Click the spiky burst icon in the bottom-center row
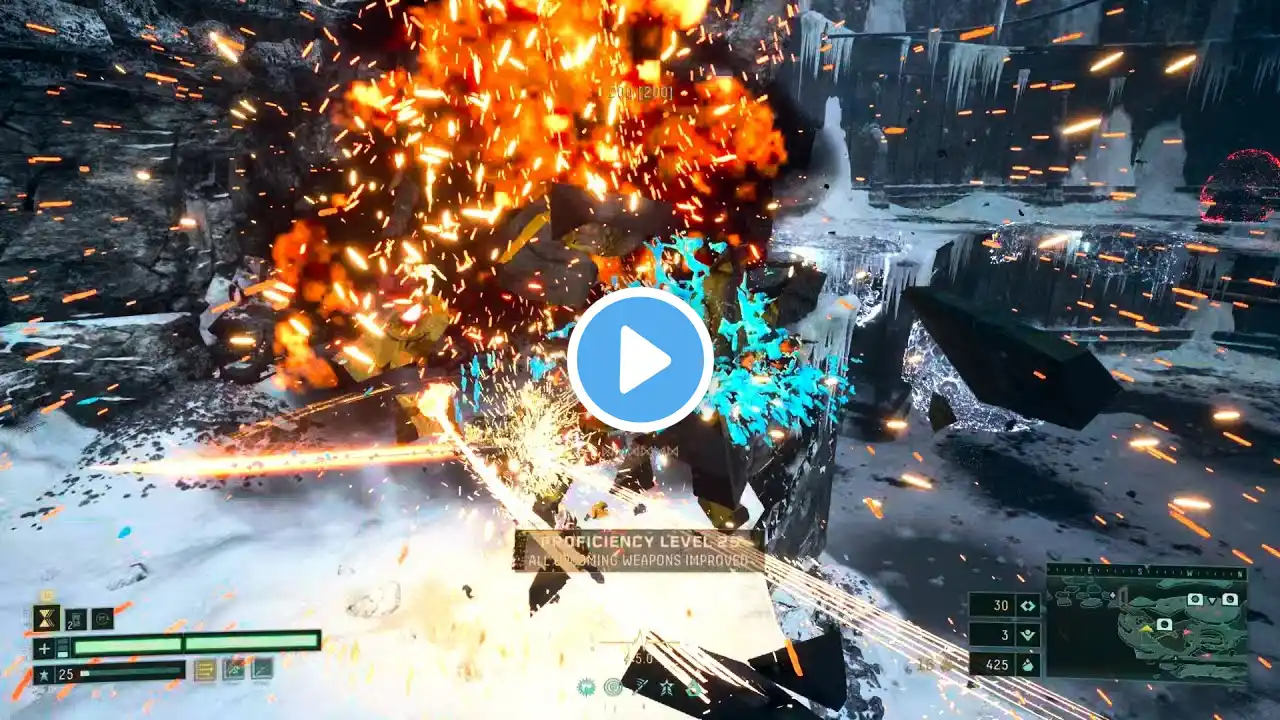This screenshot has width=1280, height=720. 586,687
